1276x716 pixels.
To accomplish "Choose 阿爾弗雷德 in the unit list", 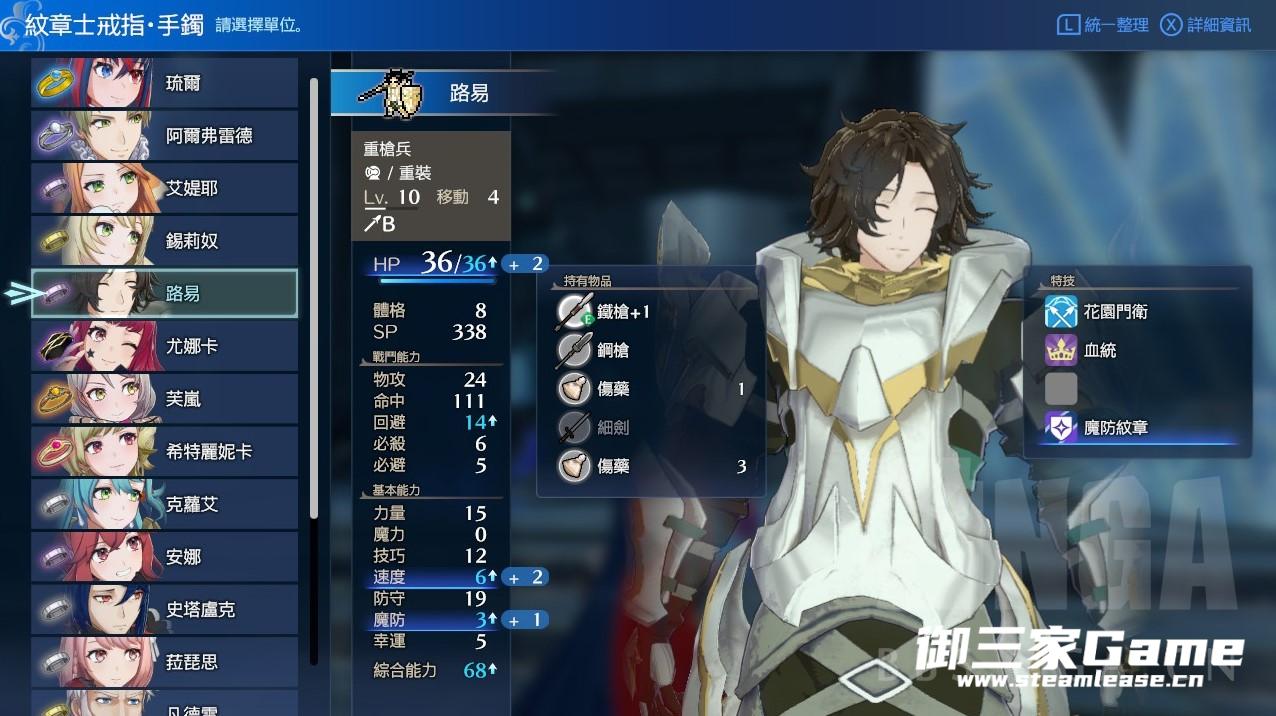I will 165,136.
